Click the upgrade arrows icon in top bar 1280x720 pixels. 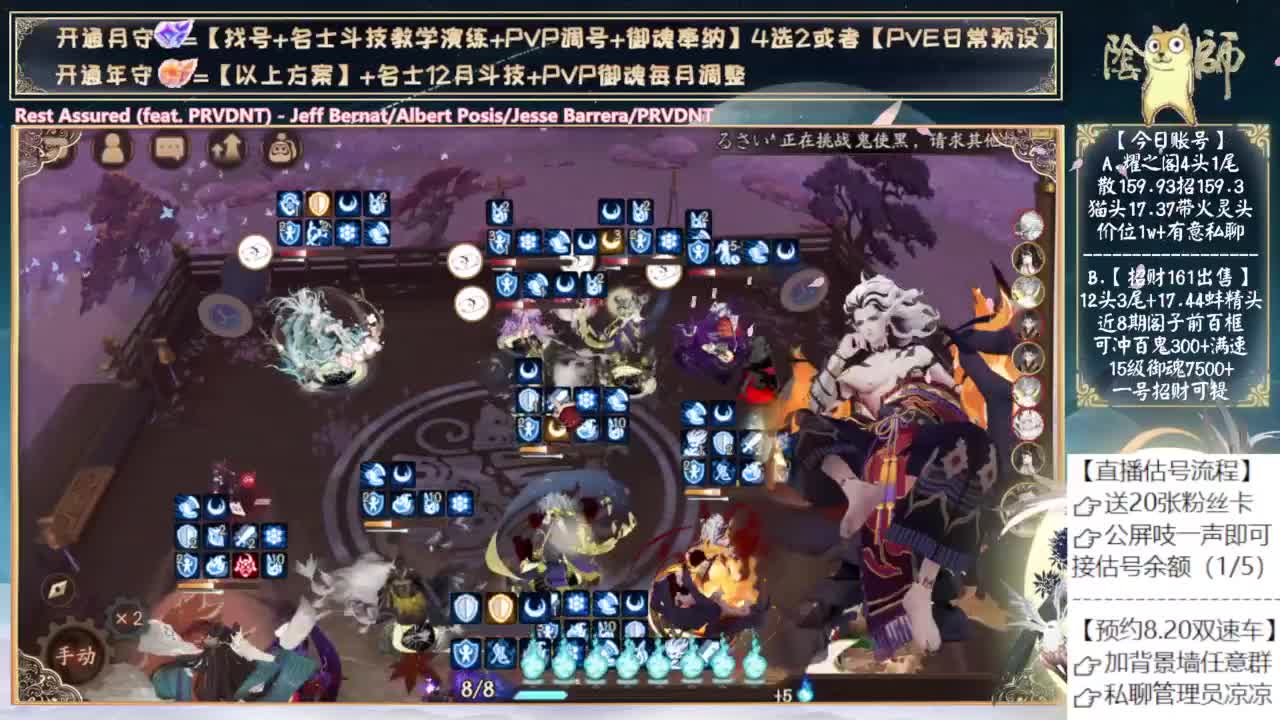click(x=226, y=148)
